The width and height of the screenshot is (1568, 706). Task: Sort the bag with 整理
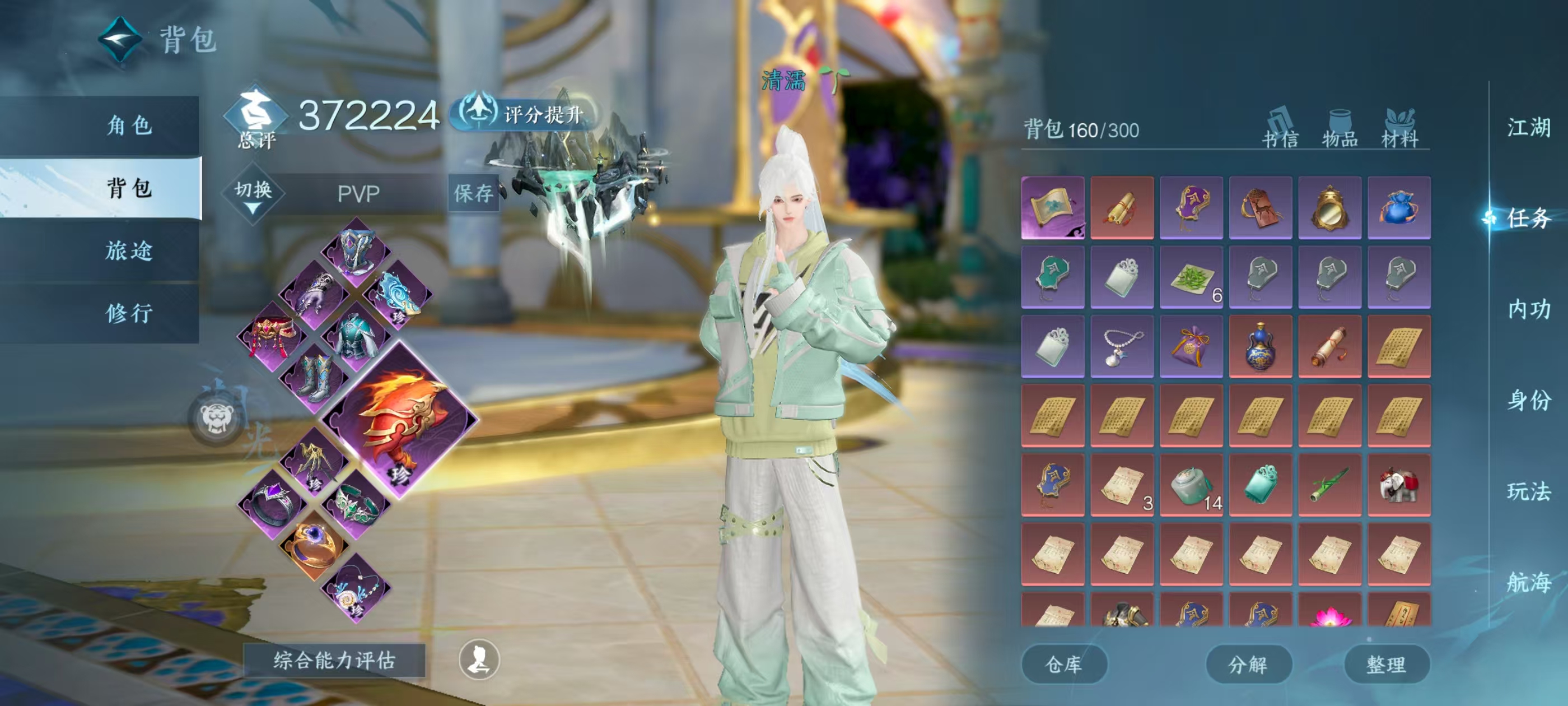pyautogui.click(x=1386, y=664)
